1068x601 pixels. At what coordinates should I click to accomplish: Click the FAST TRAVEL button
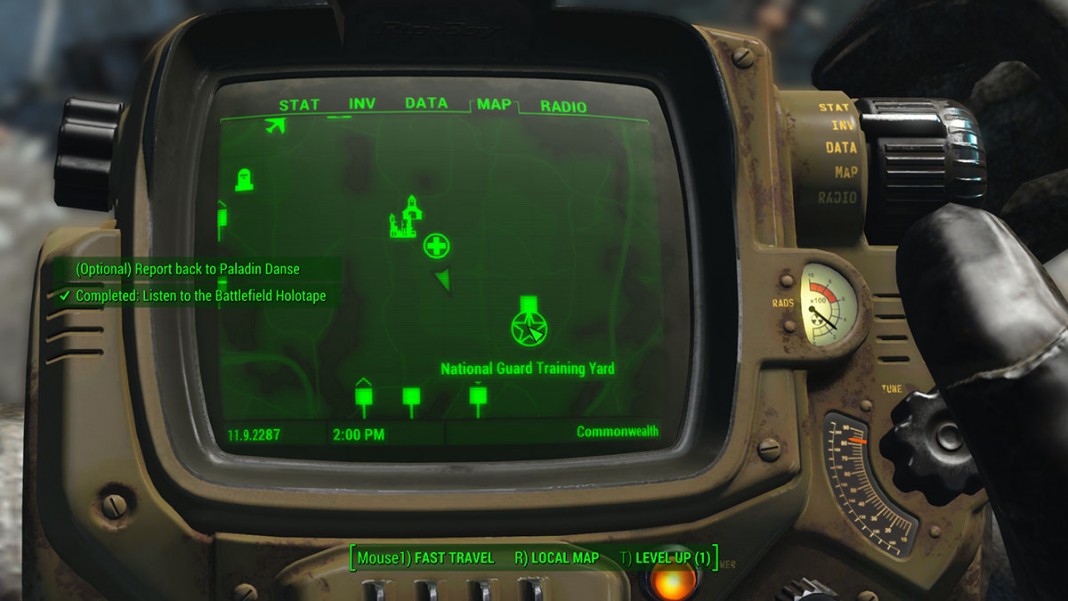tap(426, 558)
